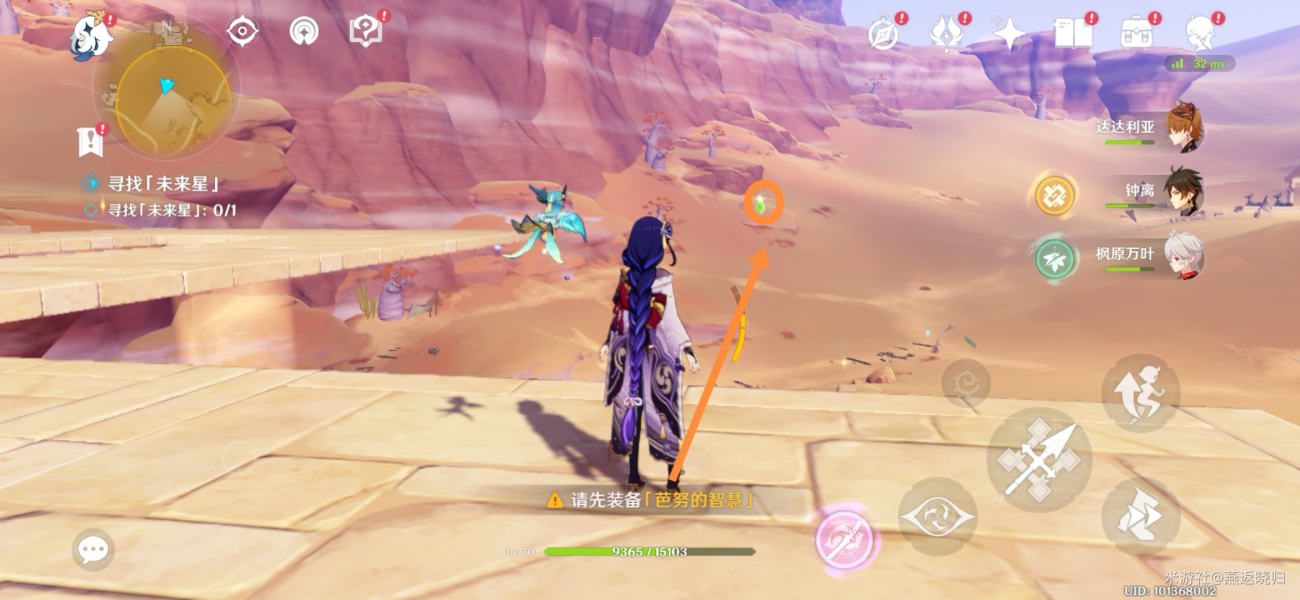Open the backpack inventory
The height and width of the screenshot is (600, 1300).
coord(1136,34)
